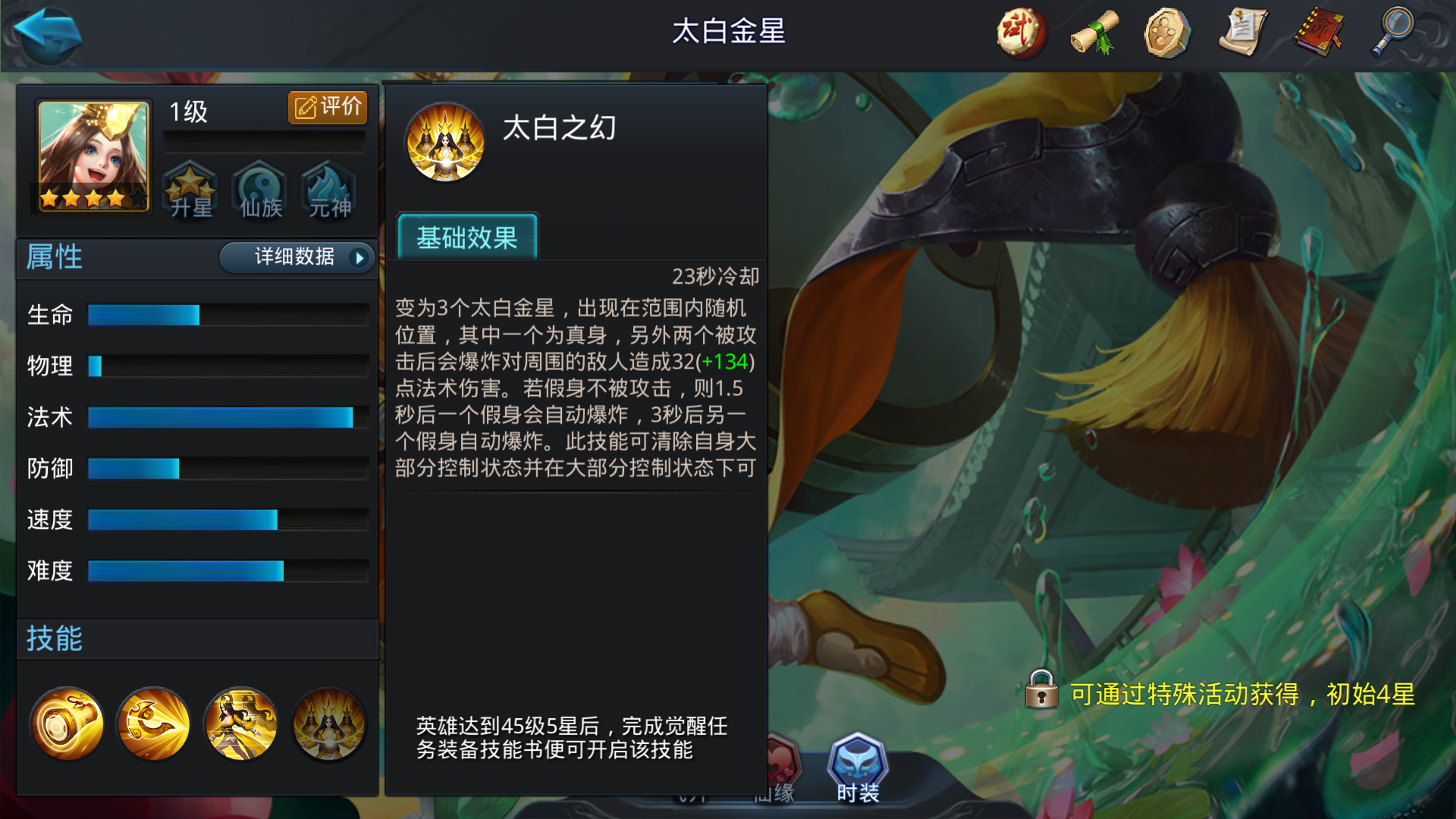Viewport: 1456px width, 819px height.
Task: Select the 基础效果 tab
Action: point(467,238)
